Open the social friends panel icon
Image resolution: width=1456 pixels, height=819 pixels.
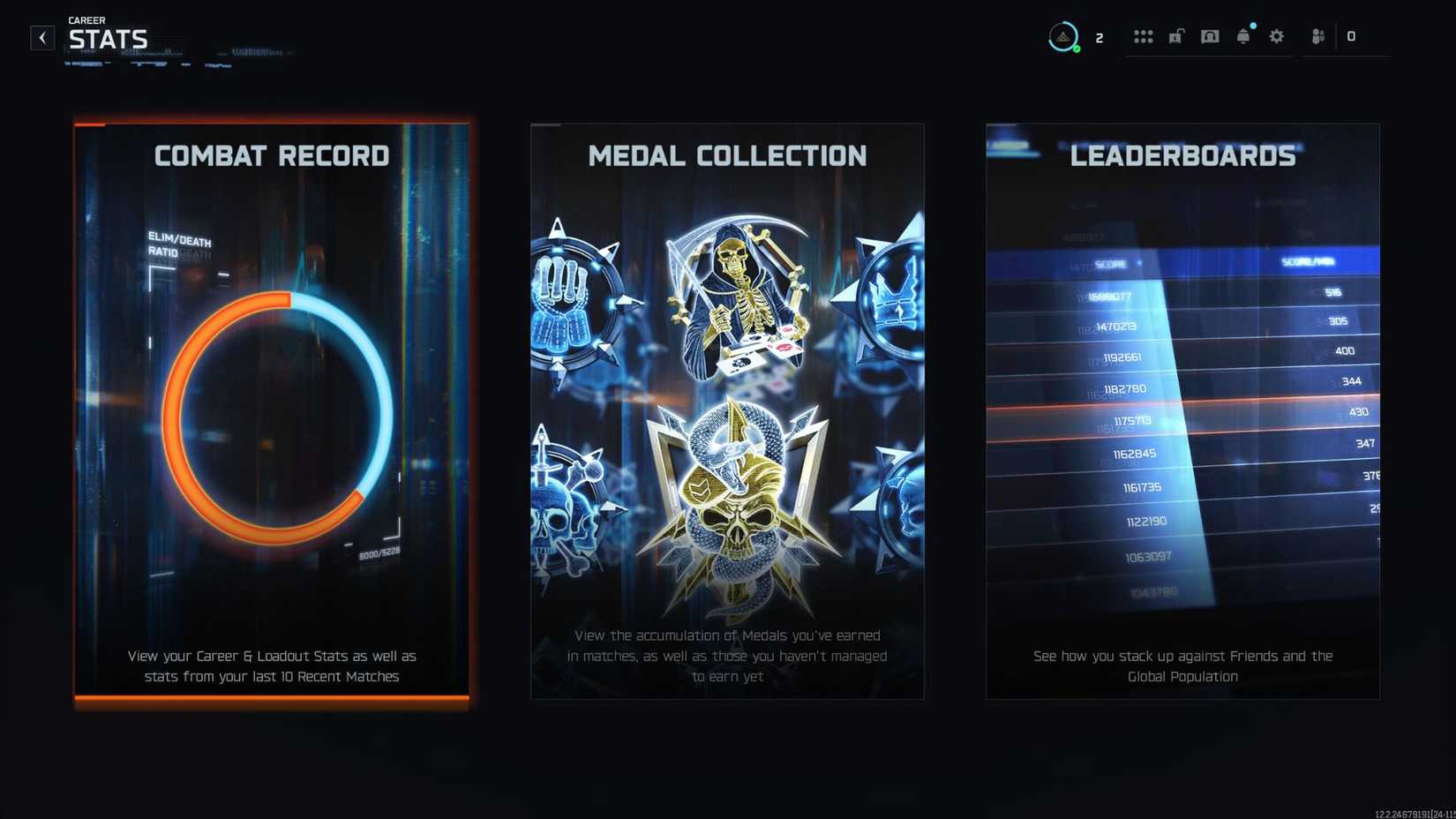click(x=1317, y=36)
